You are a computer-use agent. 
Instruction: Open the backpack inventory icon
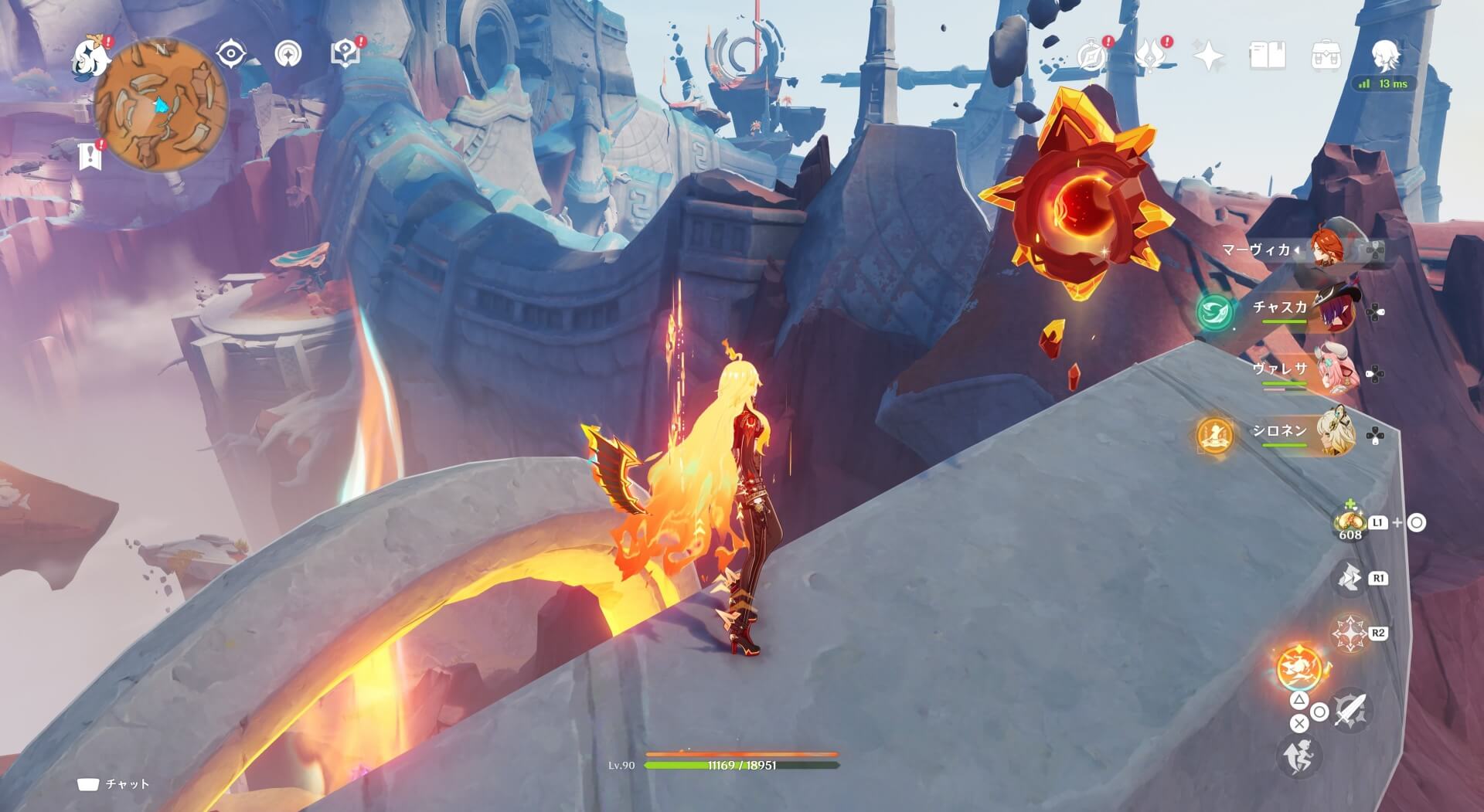[x=1326, y=56]
